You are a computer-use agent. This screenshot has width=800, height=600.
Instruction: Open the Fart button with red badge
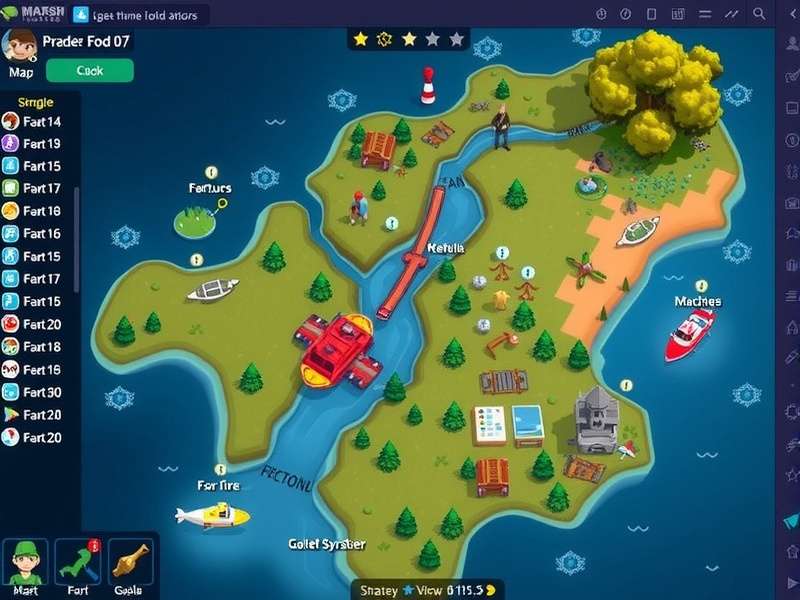tap(78, 567)
